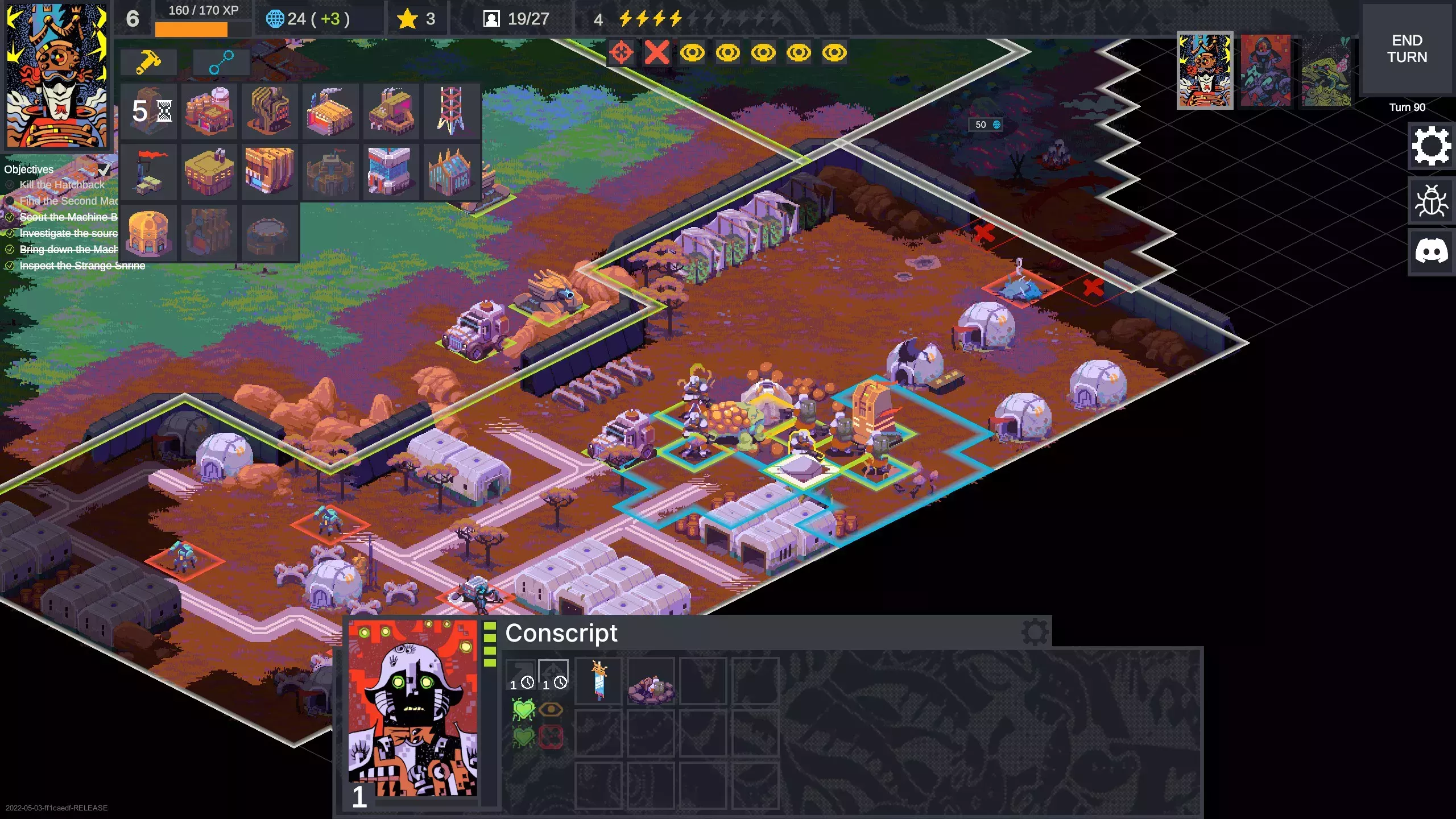Choose the red flag outpost building
The height and width of the screenshot is (819, 1456).
click(149, 171)
